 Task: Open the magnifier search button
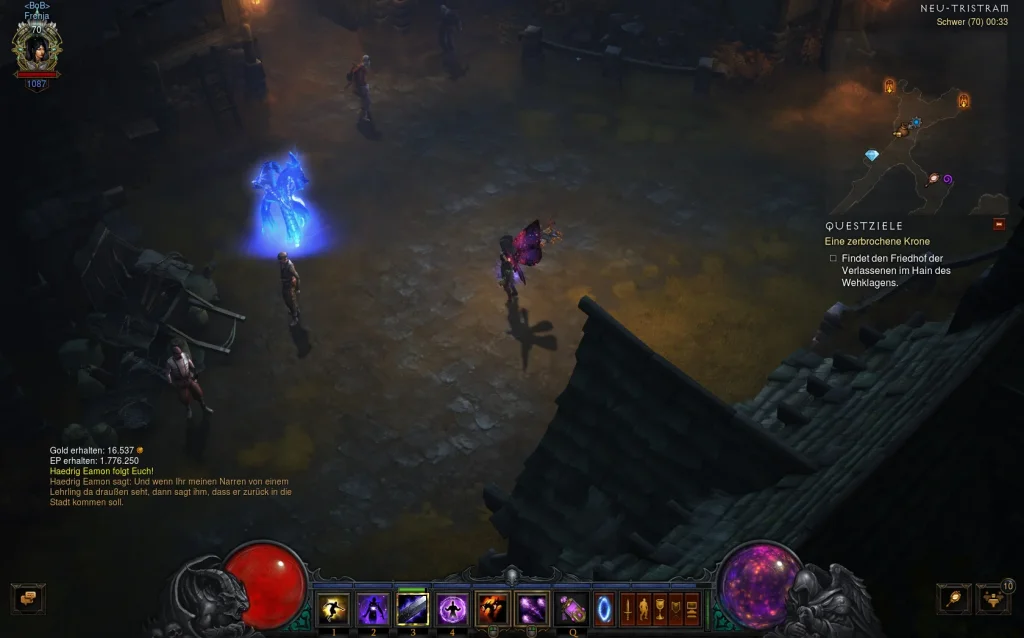point(954,599)
